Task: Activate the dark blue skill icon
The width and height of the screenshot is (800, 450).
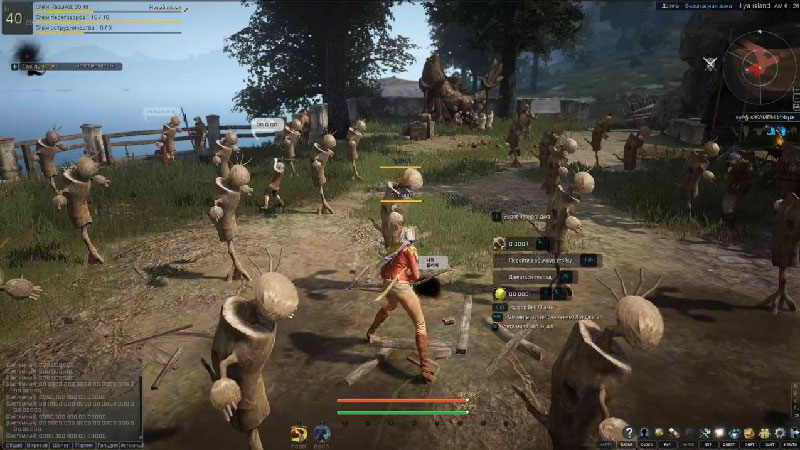Action: pyautogui.click(x=322, y=433)
